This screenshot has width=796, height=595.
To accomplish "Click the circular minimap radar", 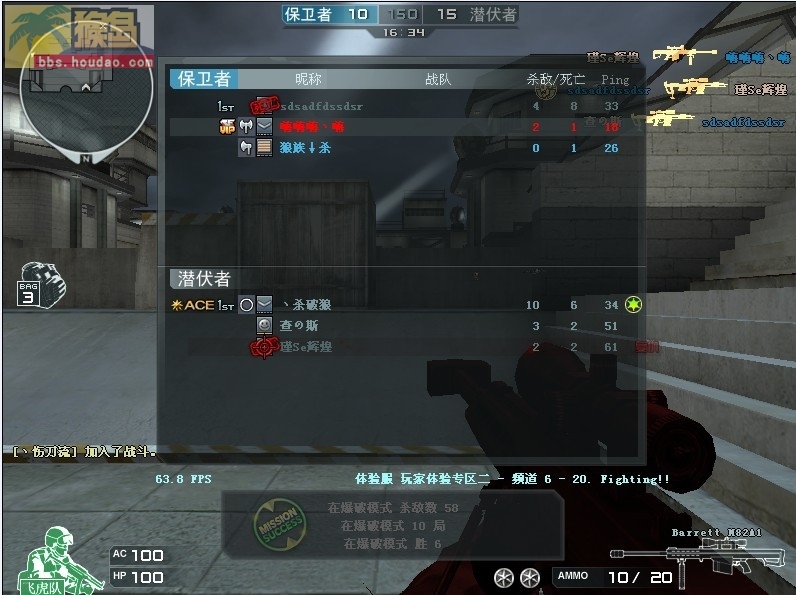I will pyautogui.click(x=86, y=98).
